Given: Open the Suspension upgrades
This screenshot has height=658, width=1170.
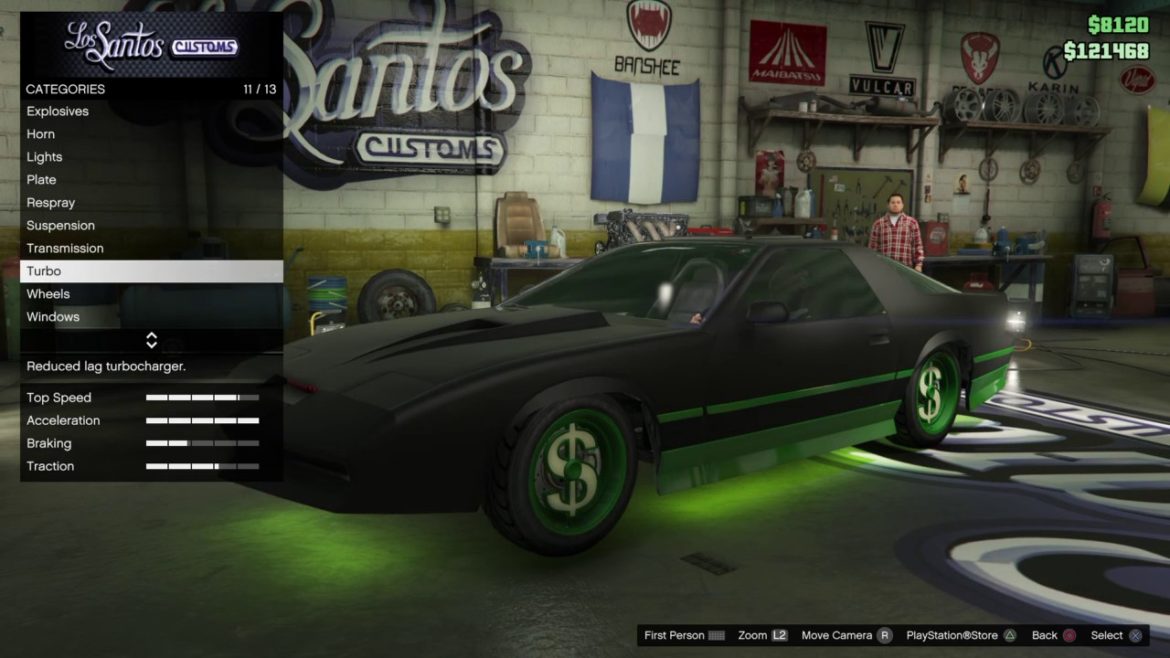Looking at the screenshot, I should point(61,226).
